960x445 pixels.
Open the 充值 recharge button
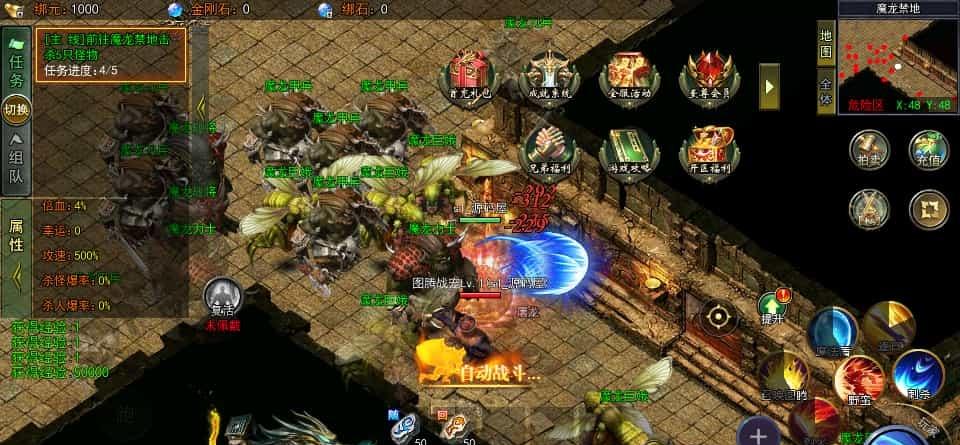point(929,150)
